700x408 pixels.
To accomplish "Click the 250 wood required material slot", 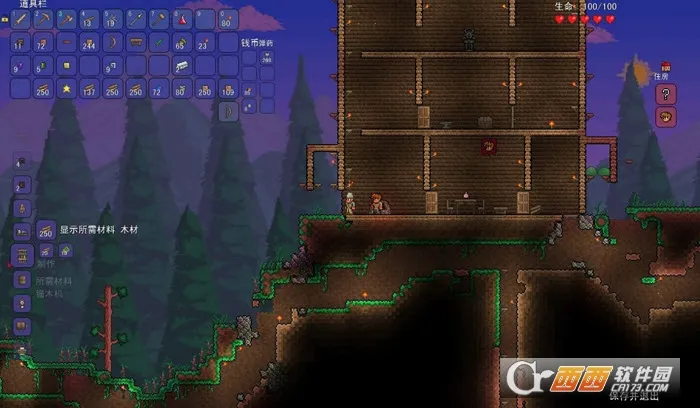I will pyautogui.click(x=46, y=230).
